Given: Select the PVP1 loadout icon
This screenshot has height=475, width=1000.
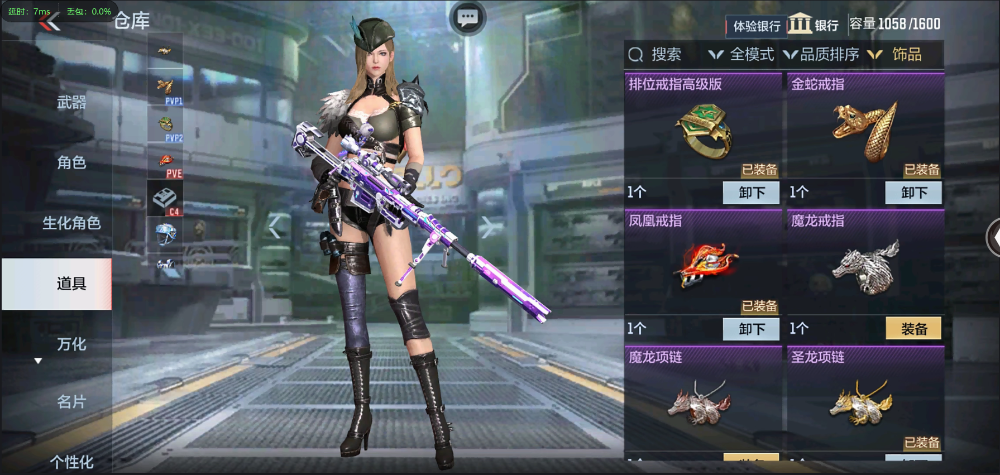Looking at the screenshot, I should (165, 89).
